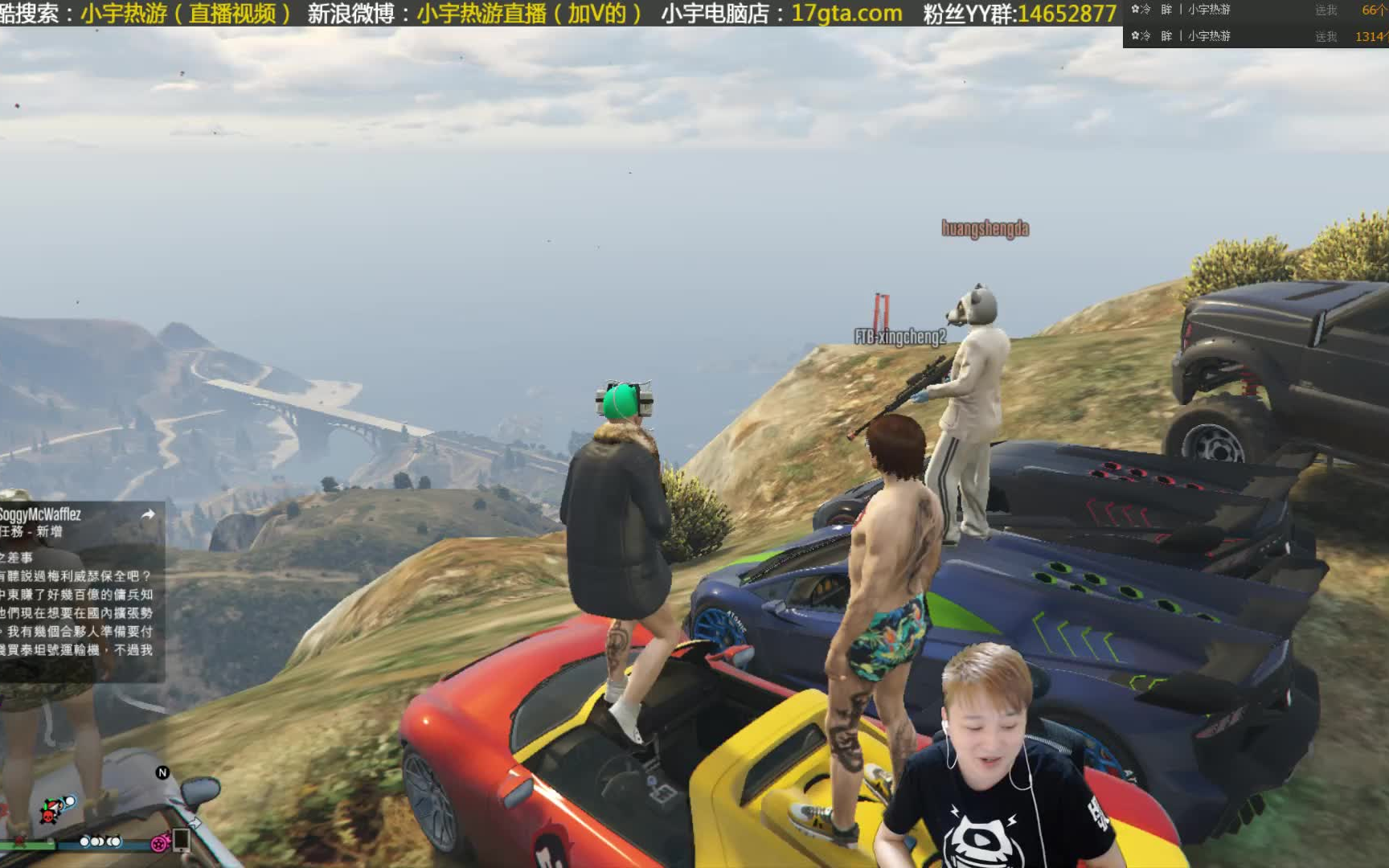
Task: Select the phone icon at the minimap edge
Action: [182, 841]
